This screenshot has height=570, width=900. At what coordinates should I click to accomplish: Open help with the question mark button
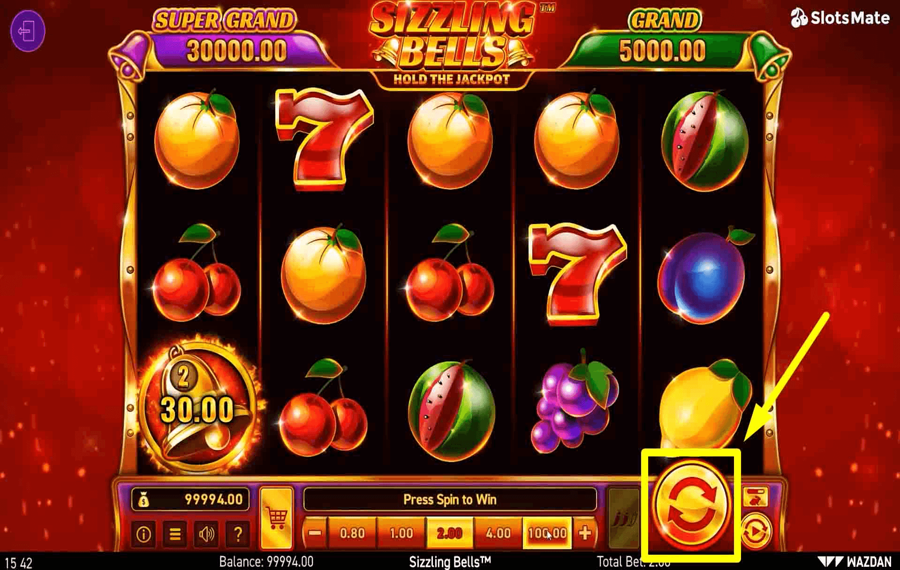coord(237,534)
